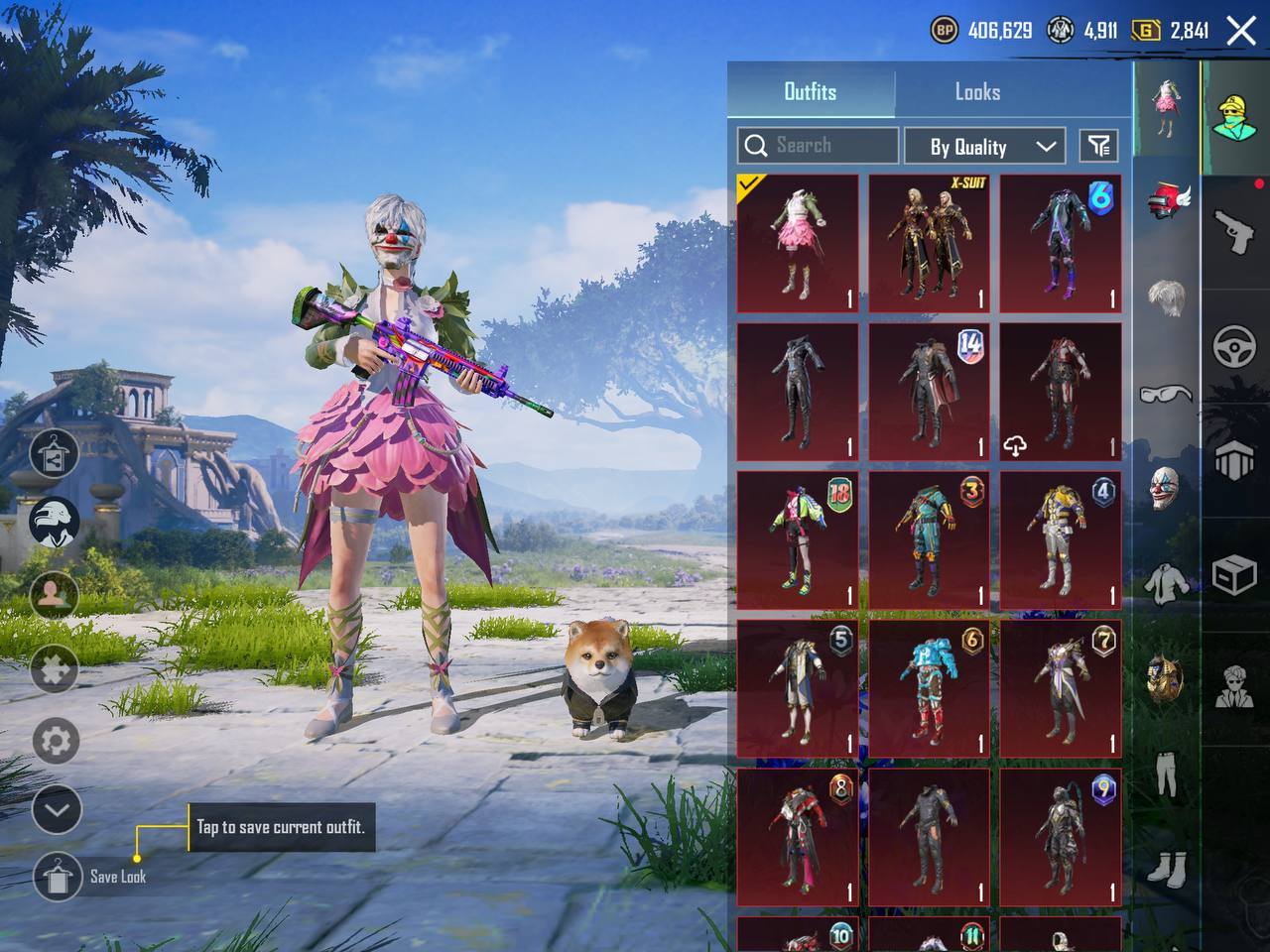Open the boots footwear category

tap(1166, 868)
